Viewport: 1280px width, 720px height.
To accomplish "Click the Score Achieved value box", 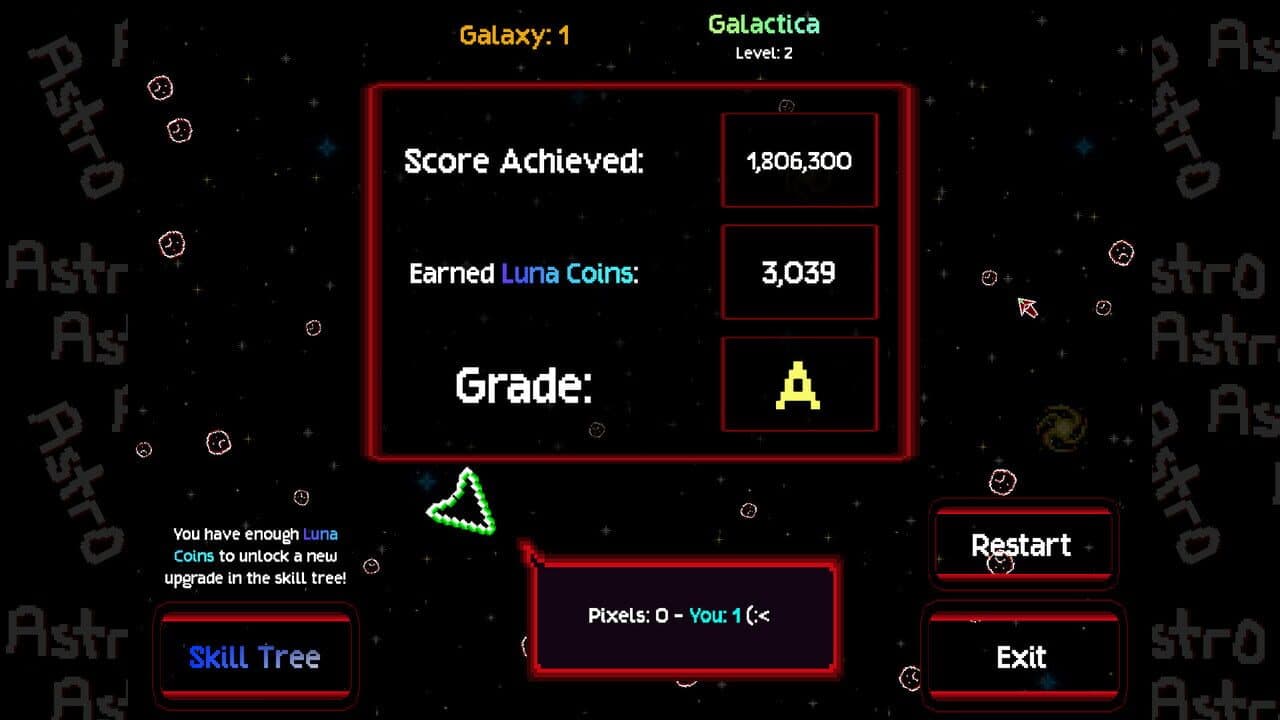I will click(799, 160).
